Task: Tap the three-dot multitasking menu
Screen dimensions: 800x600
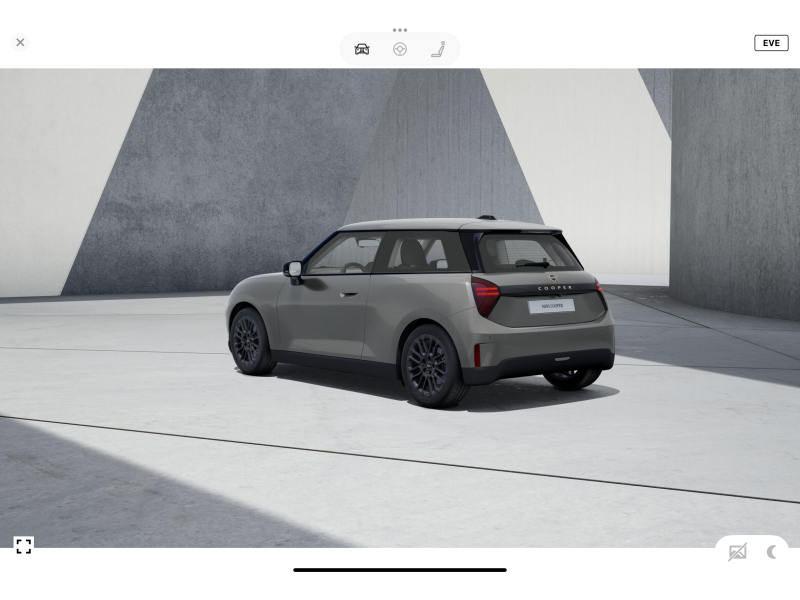Action: tap(400, 30)
